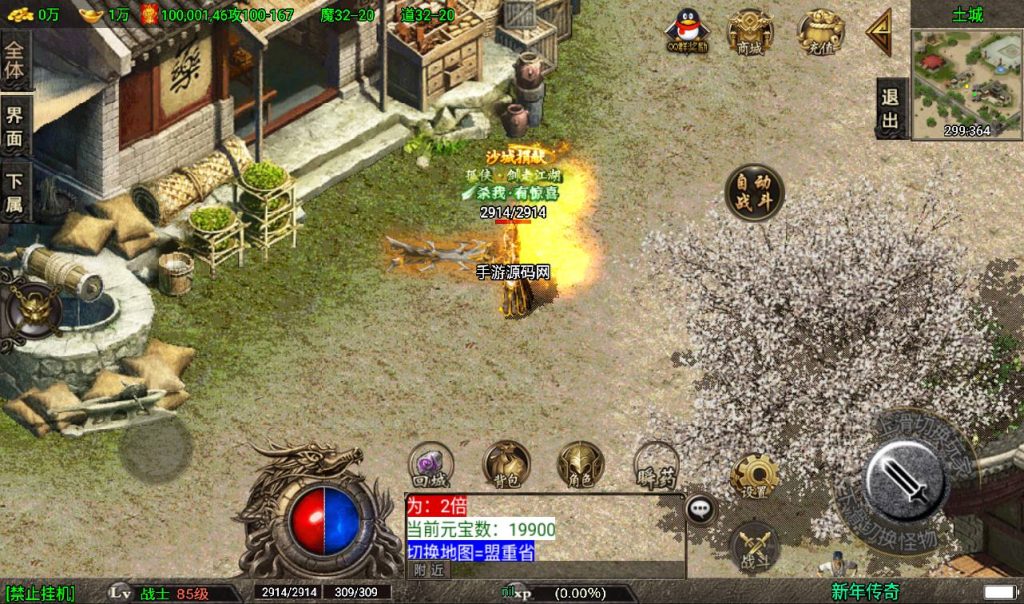Use the 回城 return to town icon
Image resolution: width=1024 pixels, height=604 pixels.
click(x=432, y=463)
